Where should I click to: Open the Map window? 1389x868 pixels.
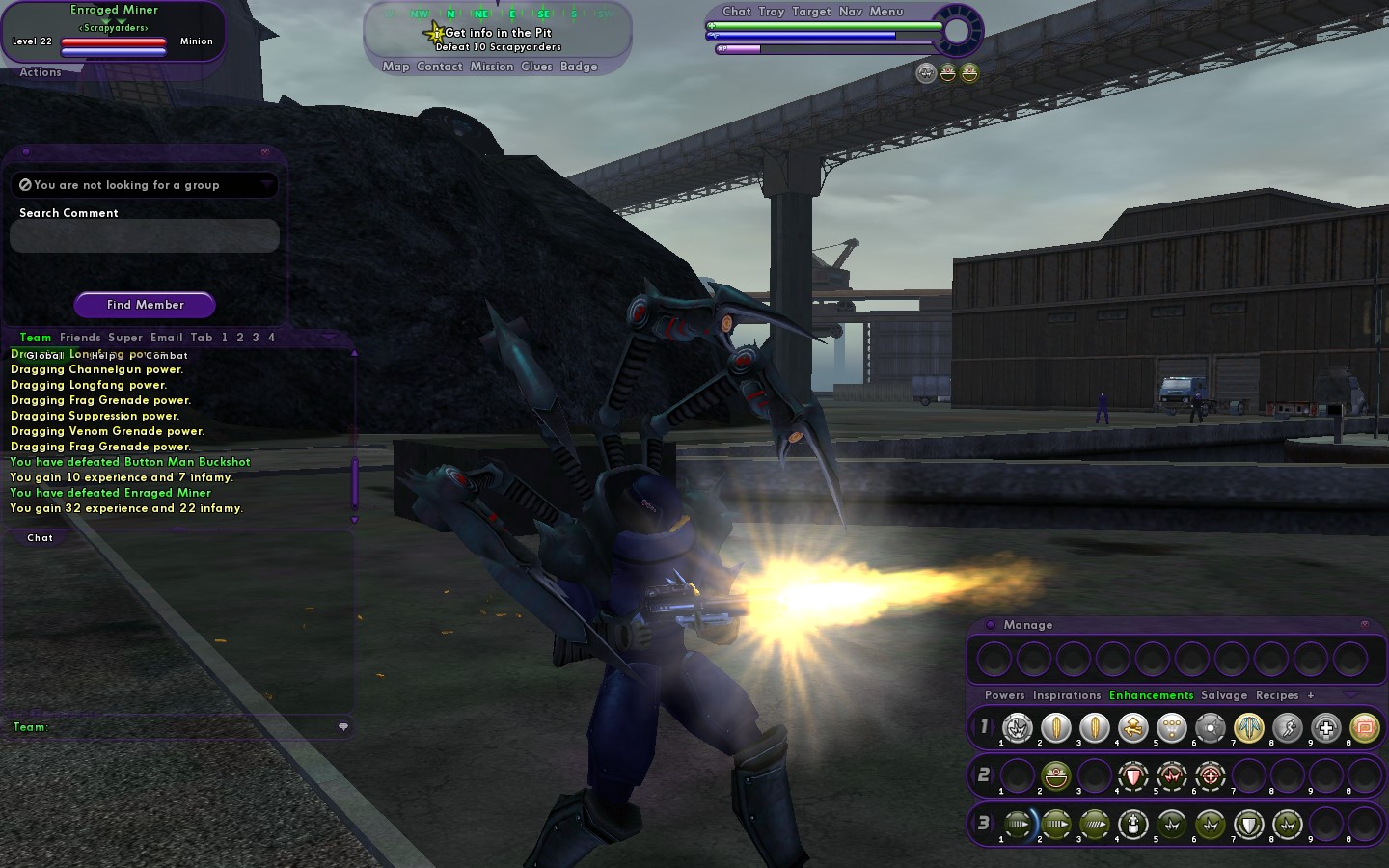pyautogui.click(x=395, y=67)
